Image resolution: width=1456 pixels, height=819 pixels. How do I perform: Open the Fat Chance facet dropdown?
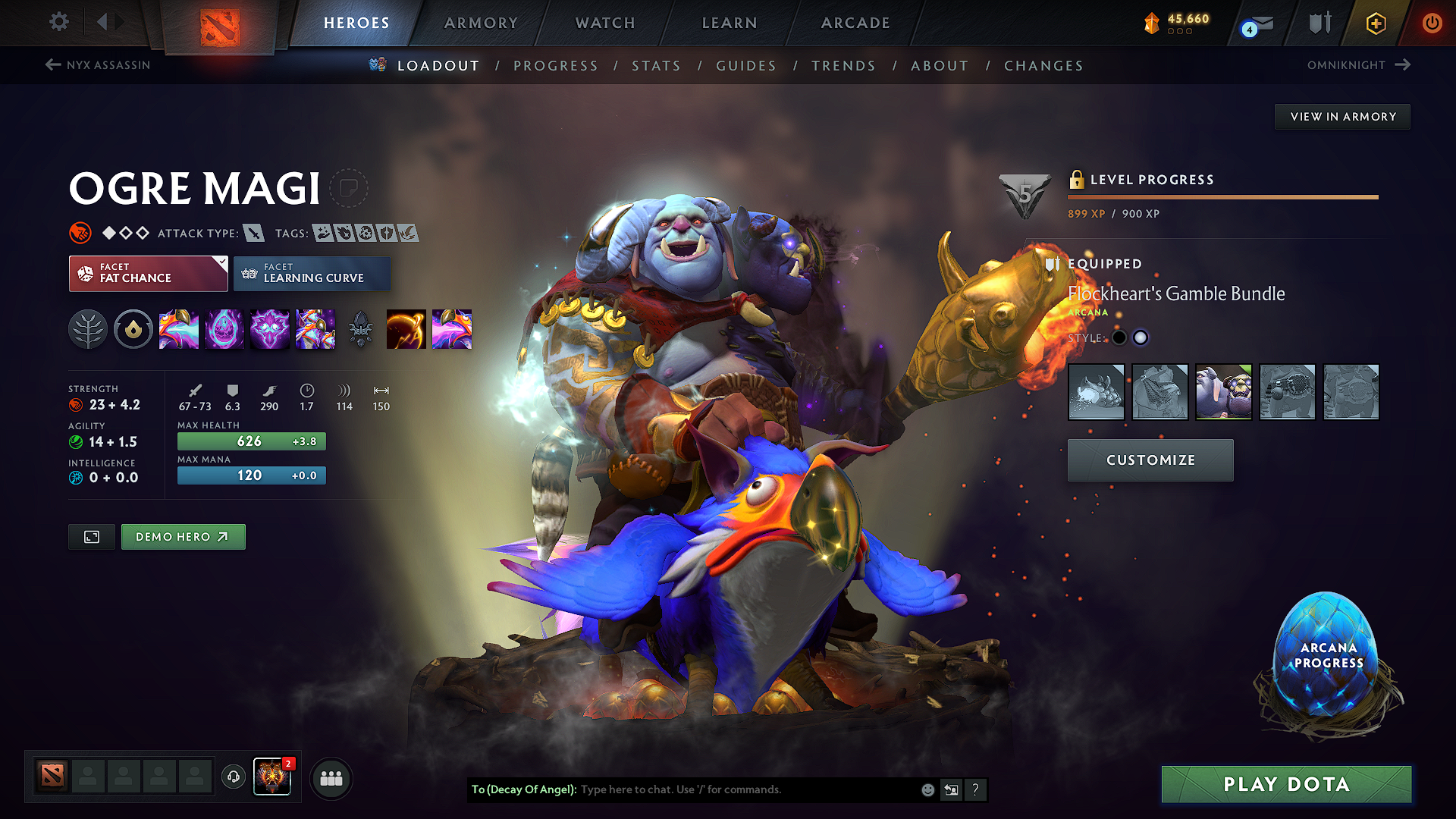coord(148,273)
